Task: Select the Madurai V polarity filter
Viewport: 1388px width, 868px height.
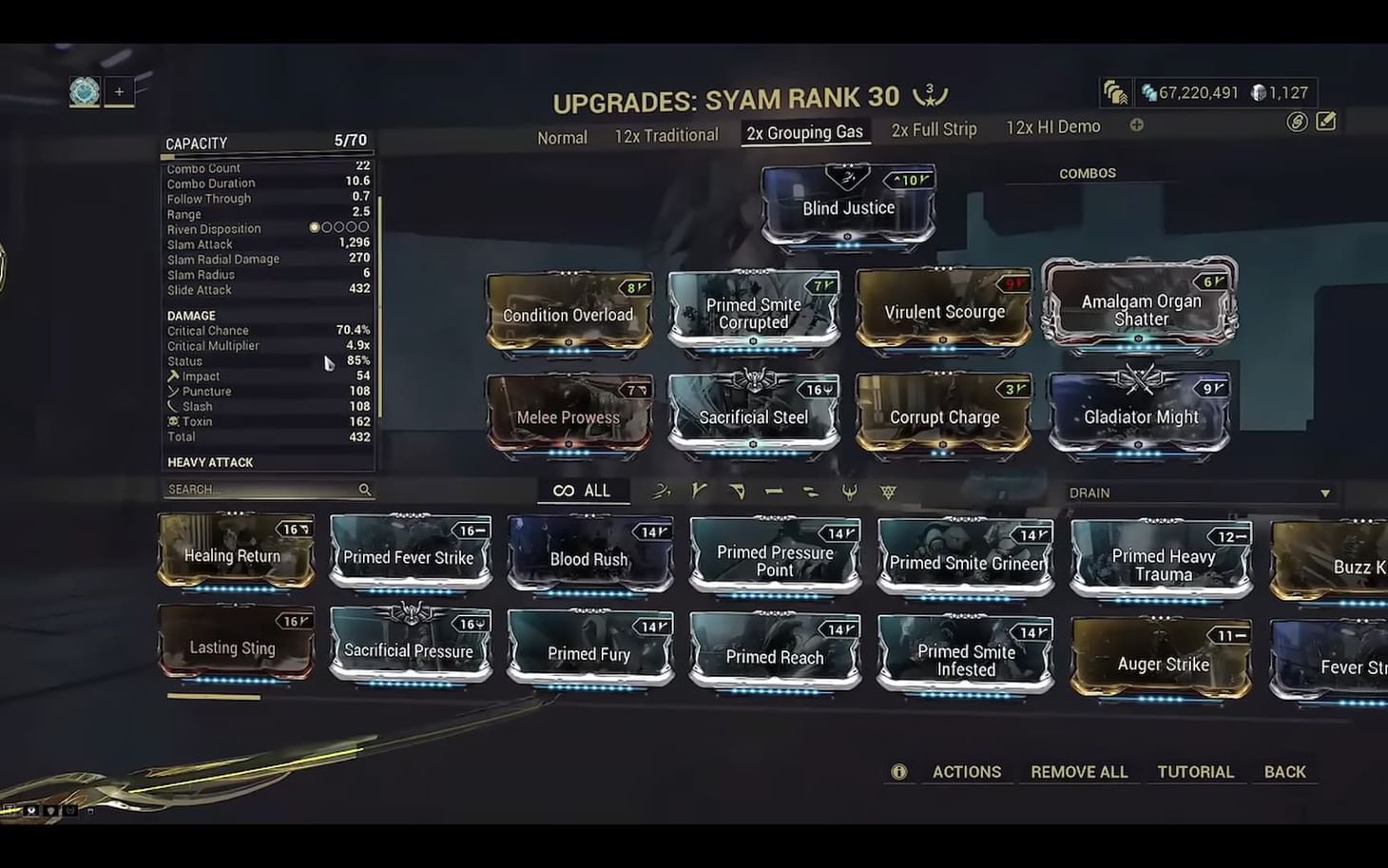Action: pos(700,491)
